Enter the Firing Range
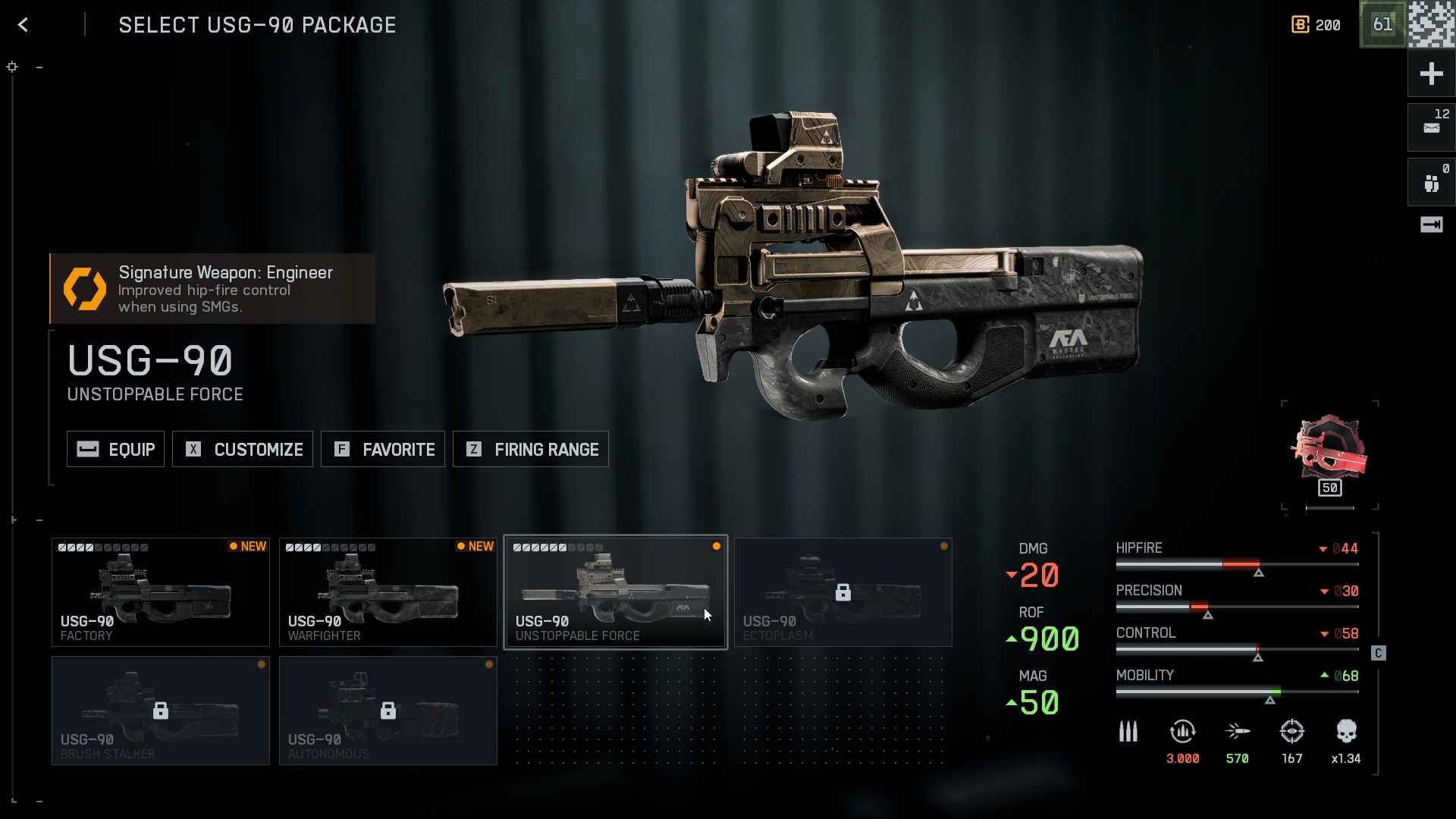Image resolution: width=1456 pixels, height=819 pixels. pyautogui.click(x=531, y=450)
